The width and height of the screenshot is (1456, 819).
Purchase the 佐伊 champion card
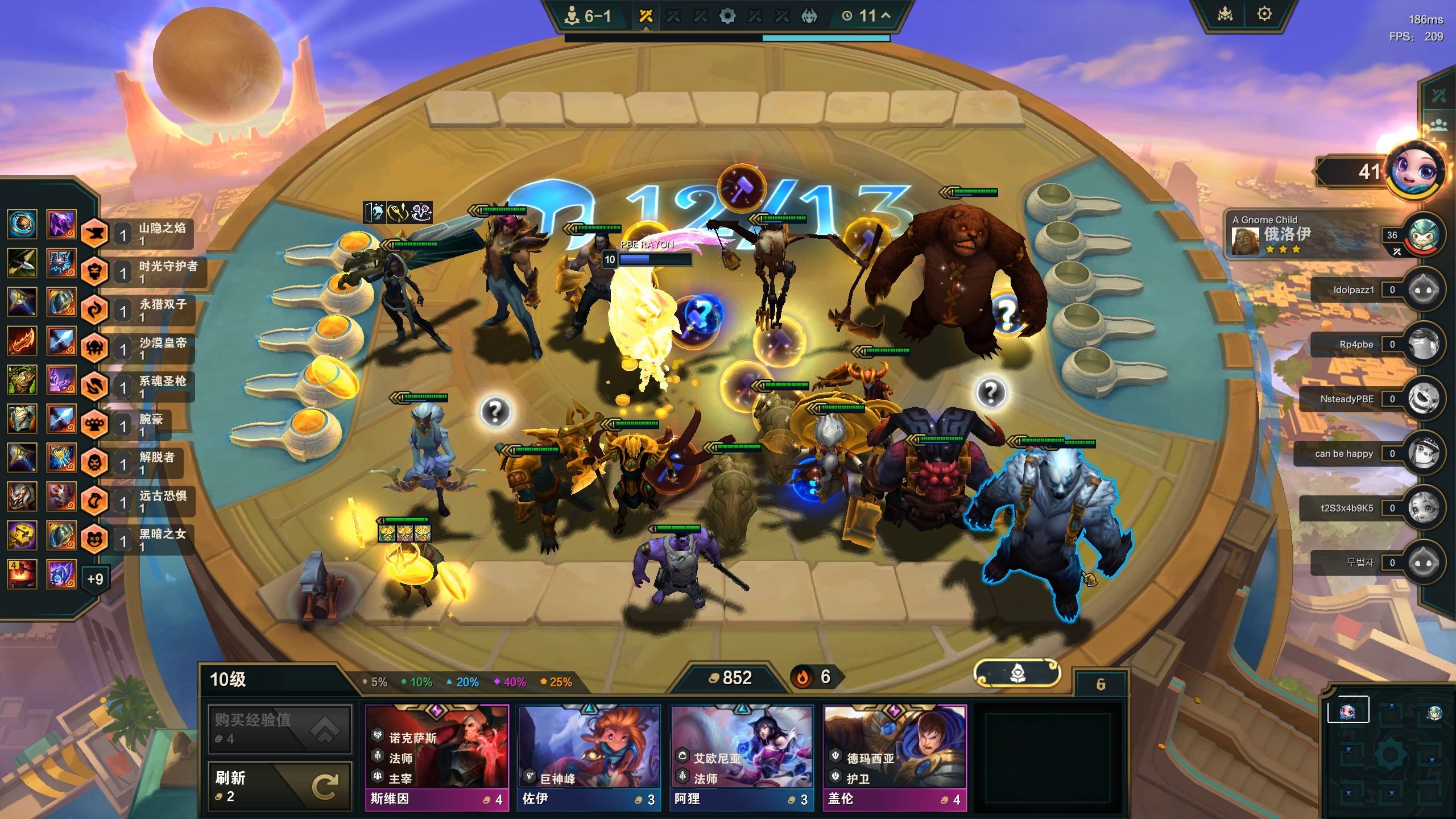click(589, 756)
